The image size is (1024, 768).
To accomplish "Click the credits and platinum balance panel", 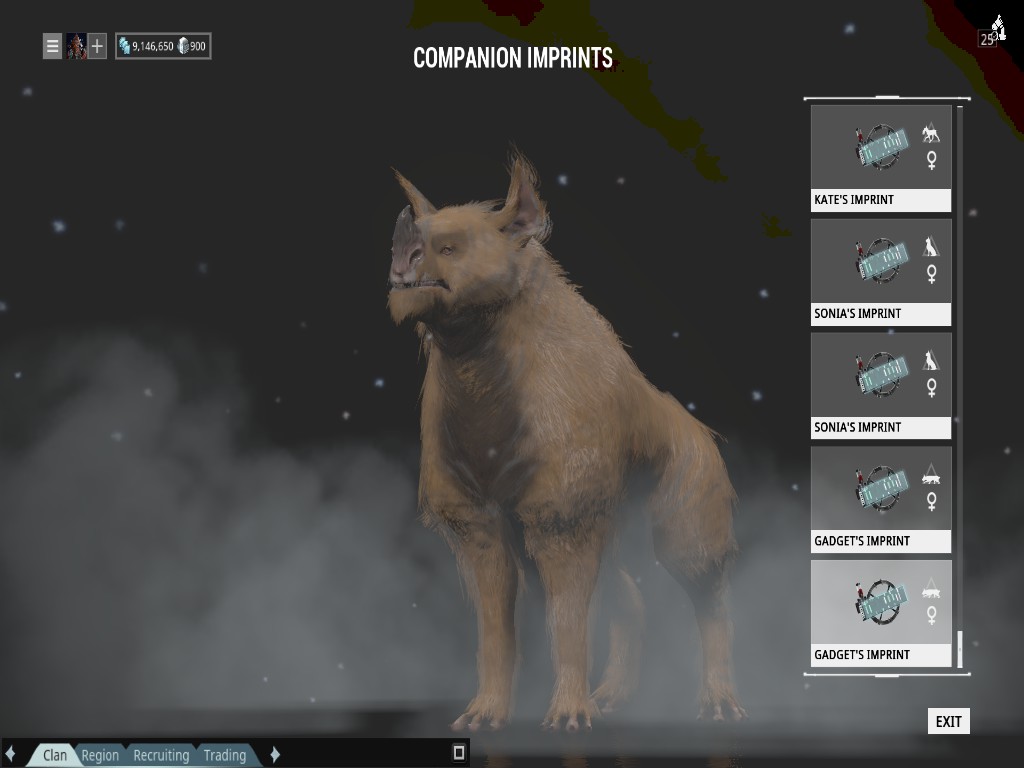I will (163, 46).
